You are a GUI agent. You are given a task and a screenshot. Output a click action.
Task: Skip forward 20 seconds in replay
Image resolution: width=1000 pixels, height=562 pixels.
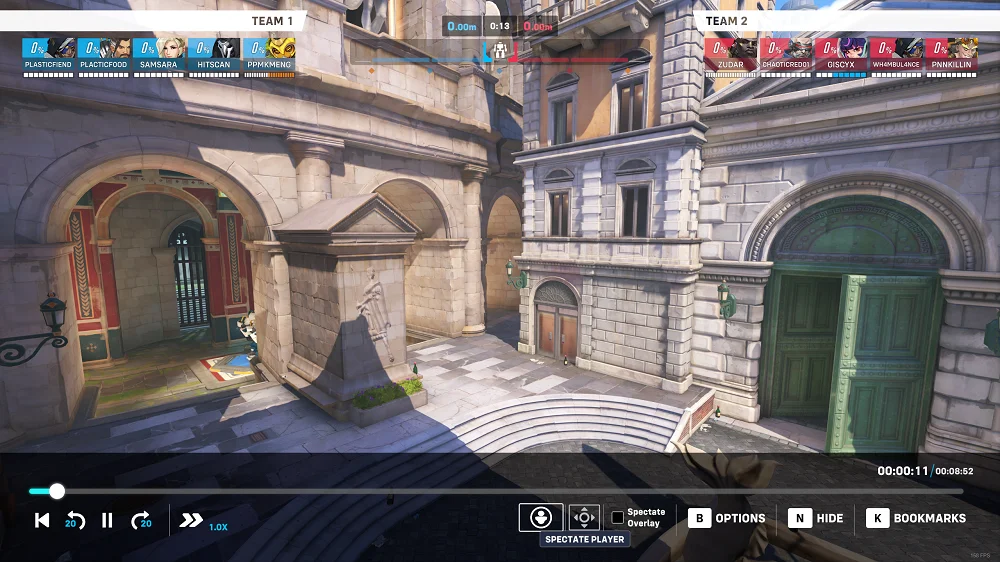click(x=141, y=520)
